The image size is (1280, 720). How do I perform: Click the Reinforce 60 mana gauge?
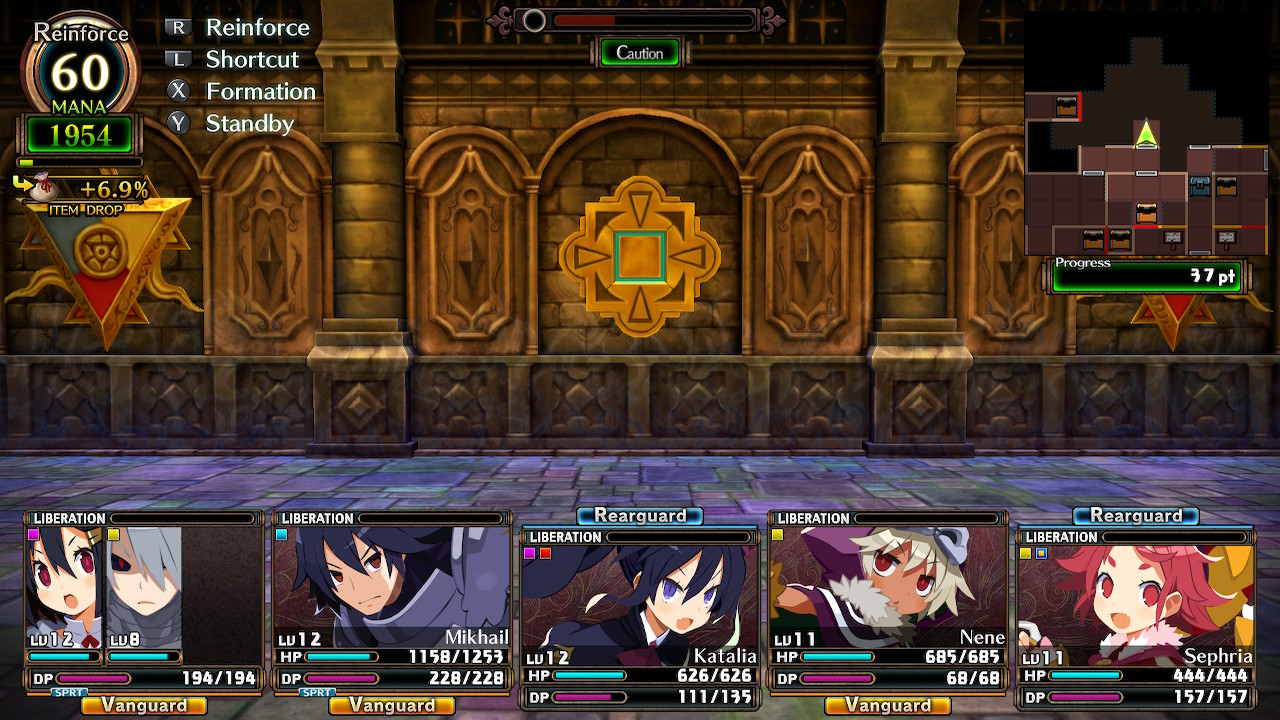[x=80, y=75]
